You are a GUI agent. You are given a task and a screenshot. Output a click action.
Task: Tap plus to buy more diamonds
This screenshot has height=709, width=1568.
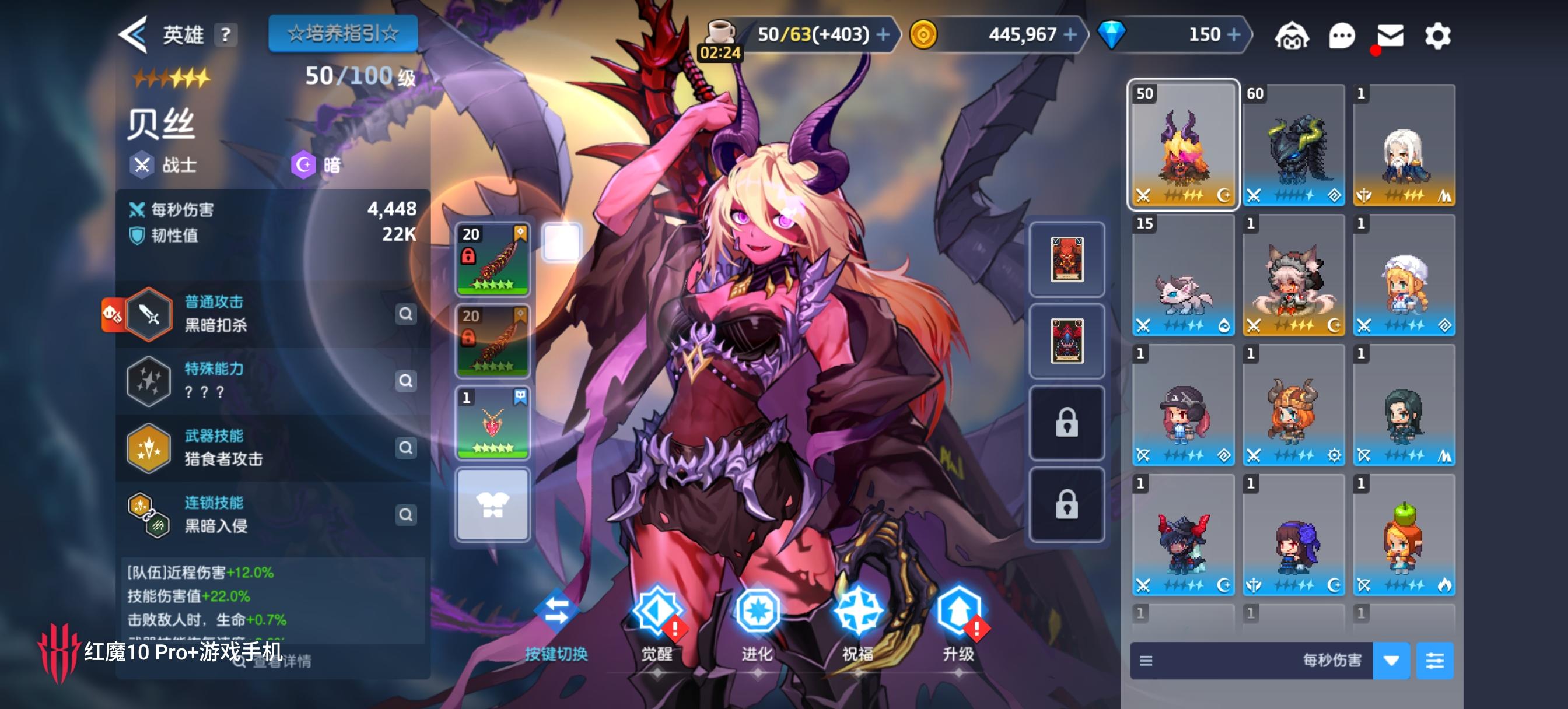coord(1233,34)
